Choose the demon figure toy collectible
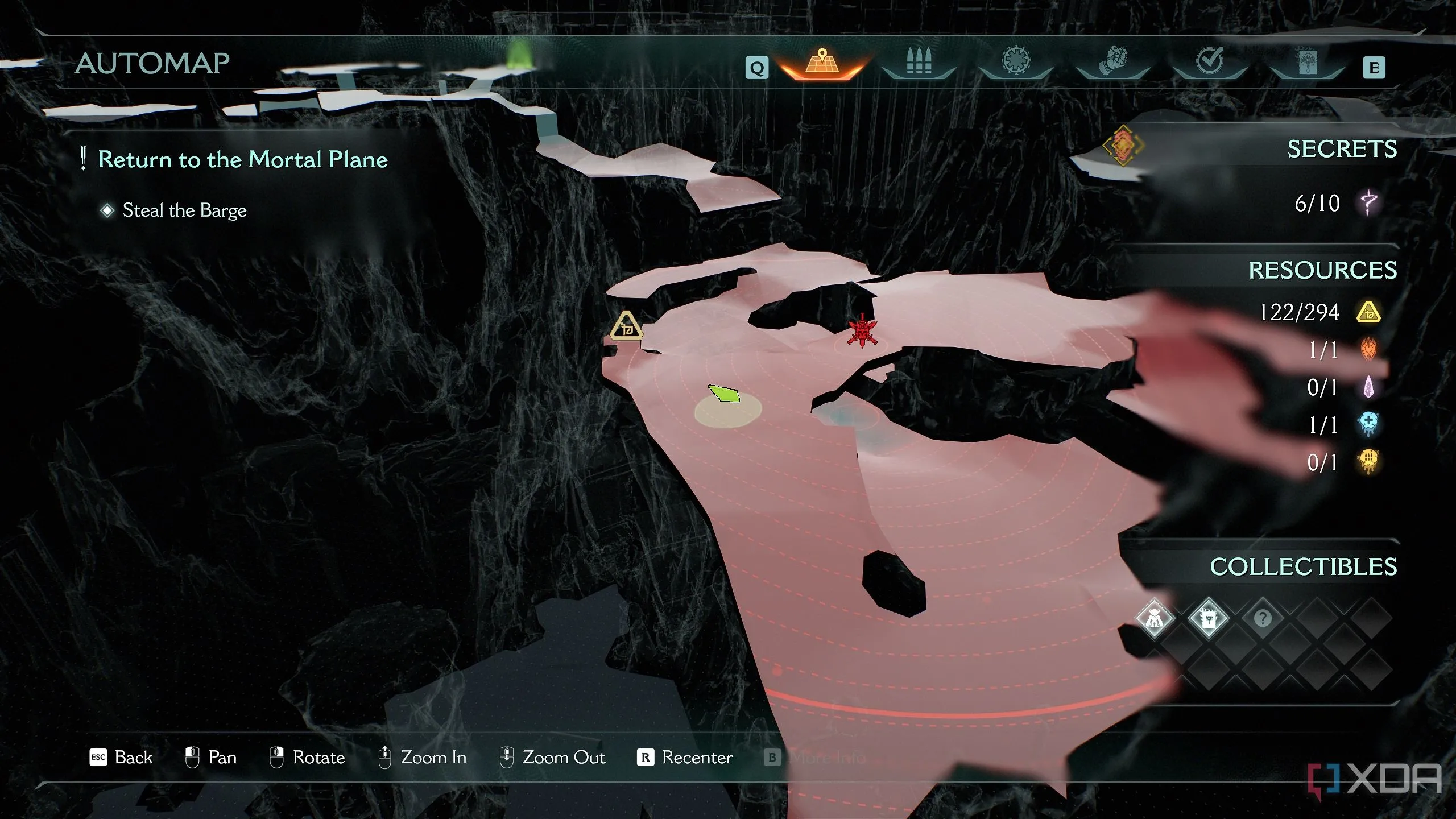 tap(1154, 618)
